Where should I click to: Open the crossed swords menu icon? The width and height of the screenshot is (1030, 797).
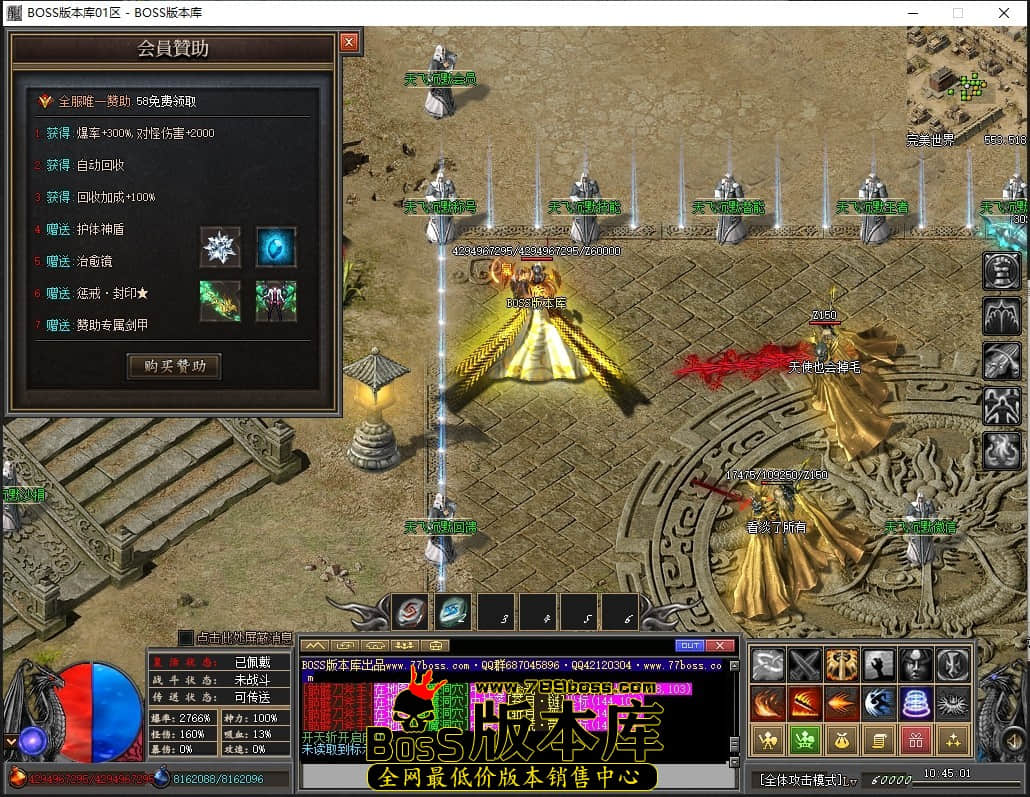[805, 665]
